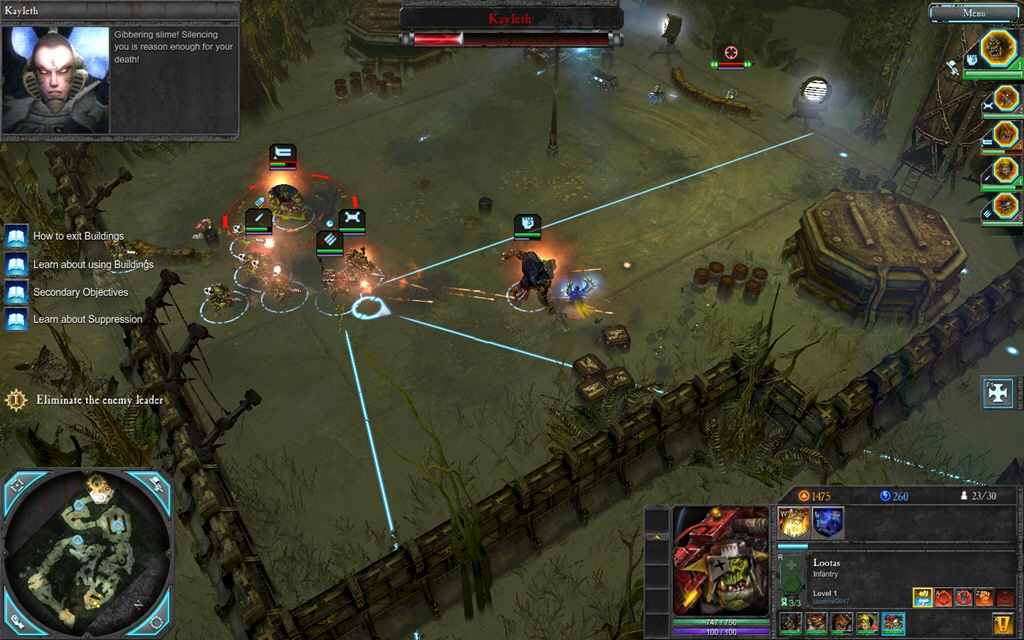Screen dimensions: 1024x640
Task: Activate the fiery orange global ability
Action: (x=795, y=522)
